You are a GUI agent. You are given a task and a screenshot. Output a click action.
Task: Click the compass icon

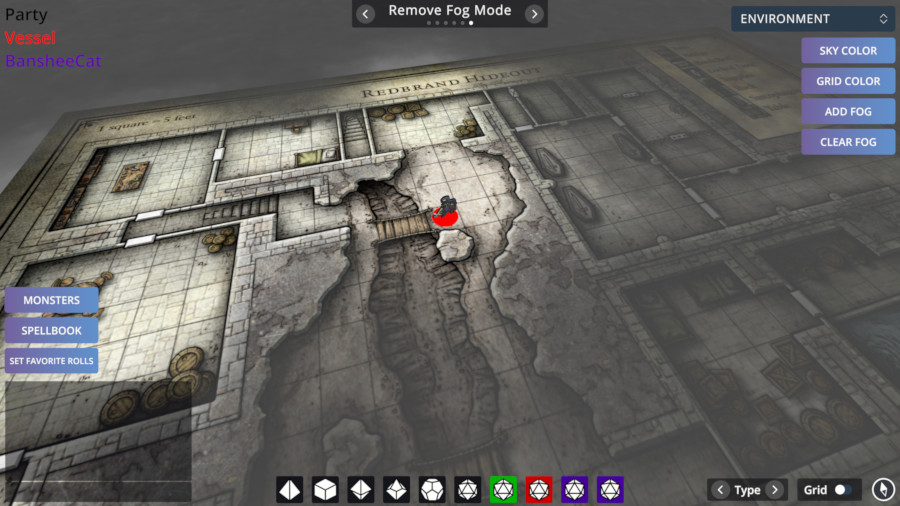pos(882,489)
